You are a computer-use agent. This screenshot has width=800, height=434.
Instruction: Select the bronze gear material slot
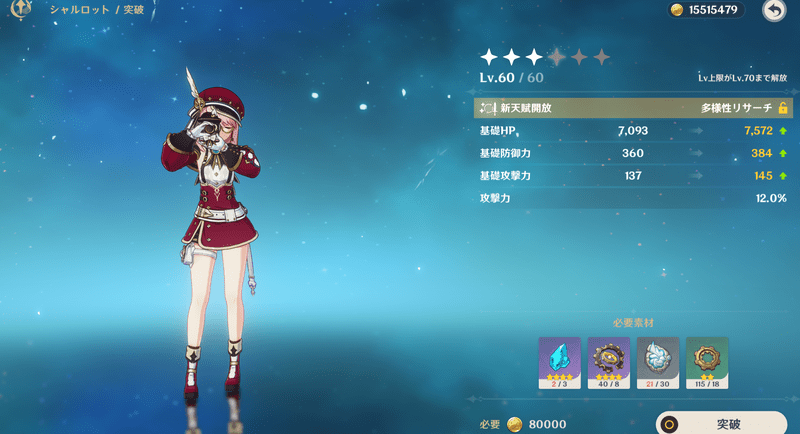click(x=706, y=361)
